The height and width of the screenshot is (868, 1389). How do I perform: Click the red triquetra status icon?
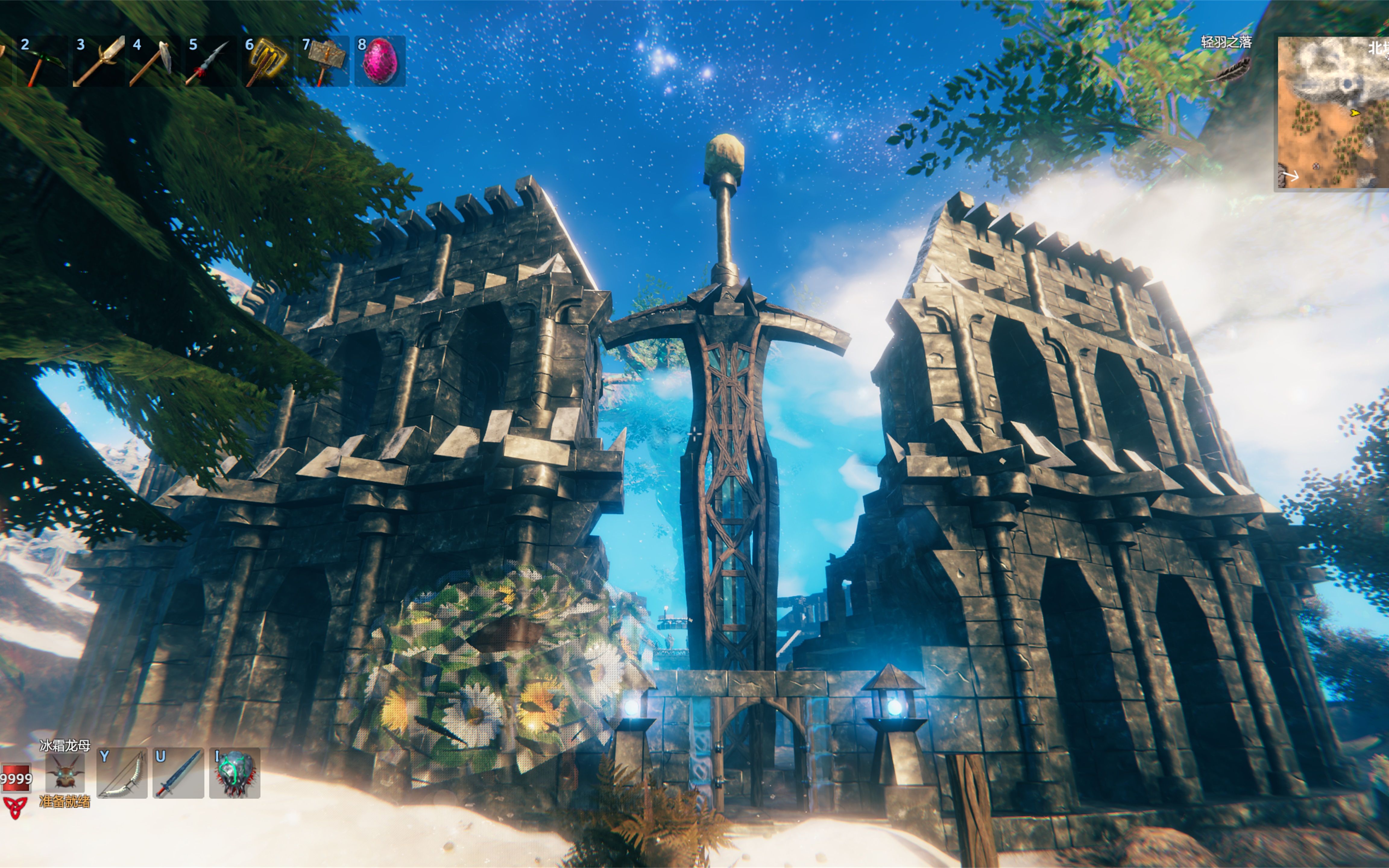[15, 807]
